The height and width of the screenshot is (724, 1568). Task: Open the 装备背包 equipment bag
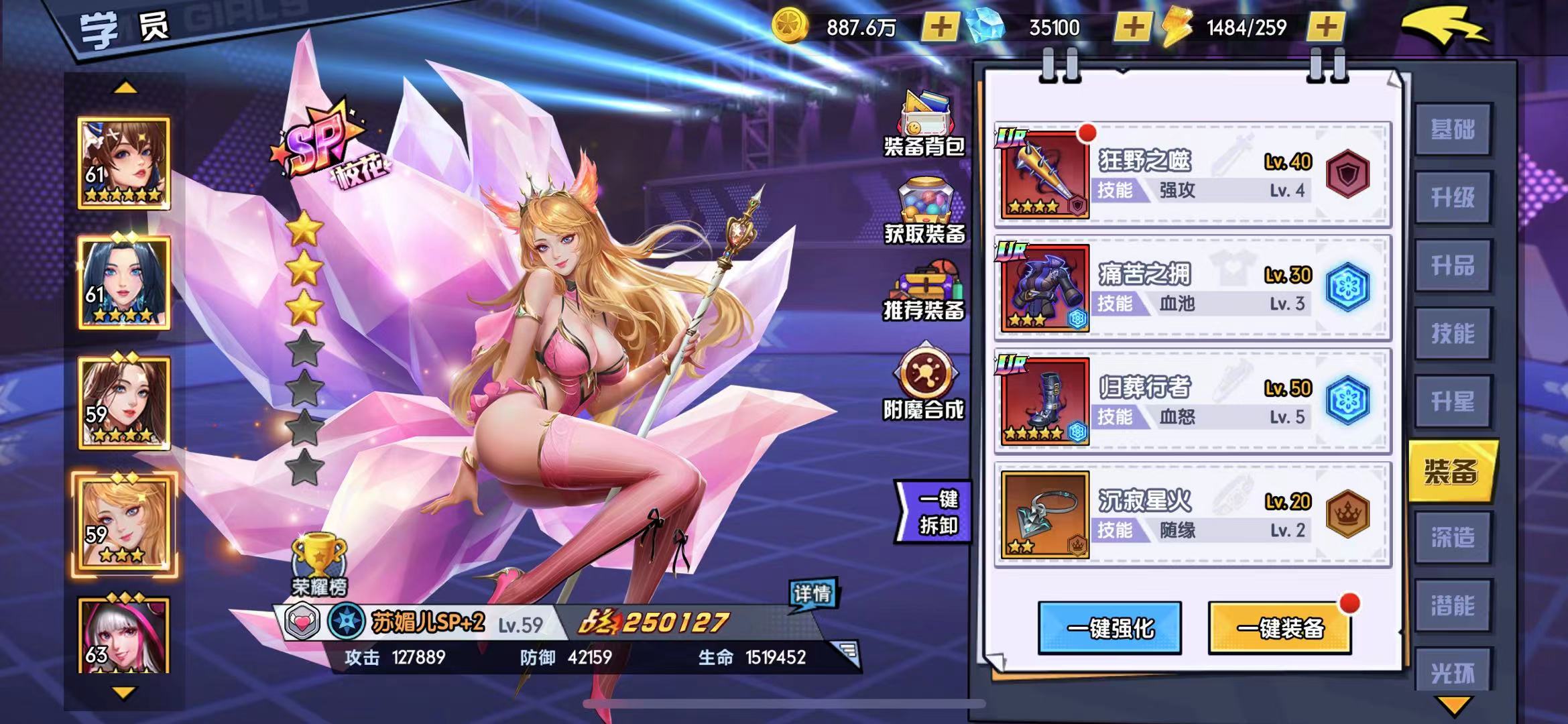tap(924, 125)
